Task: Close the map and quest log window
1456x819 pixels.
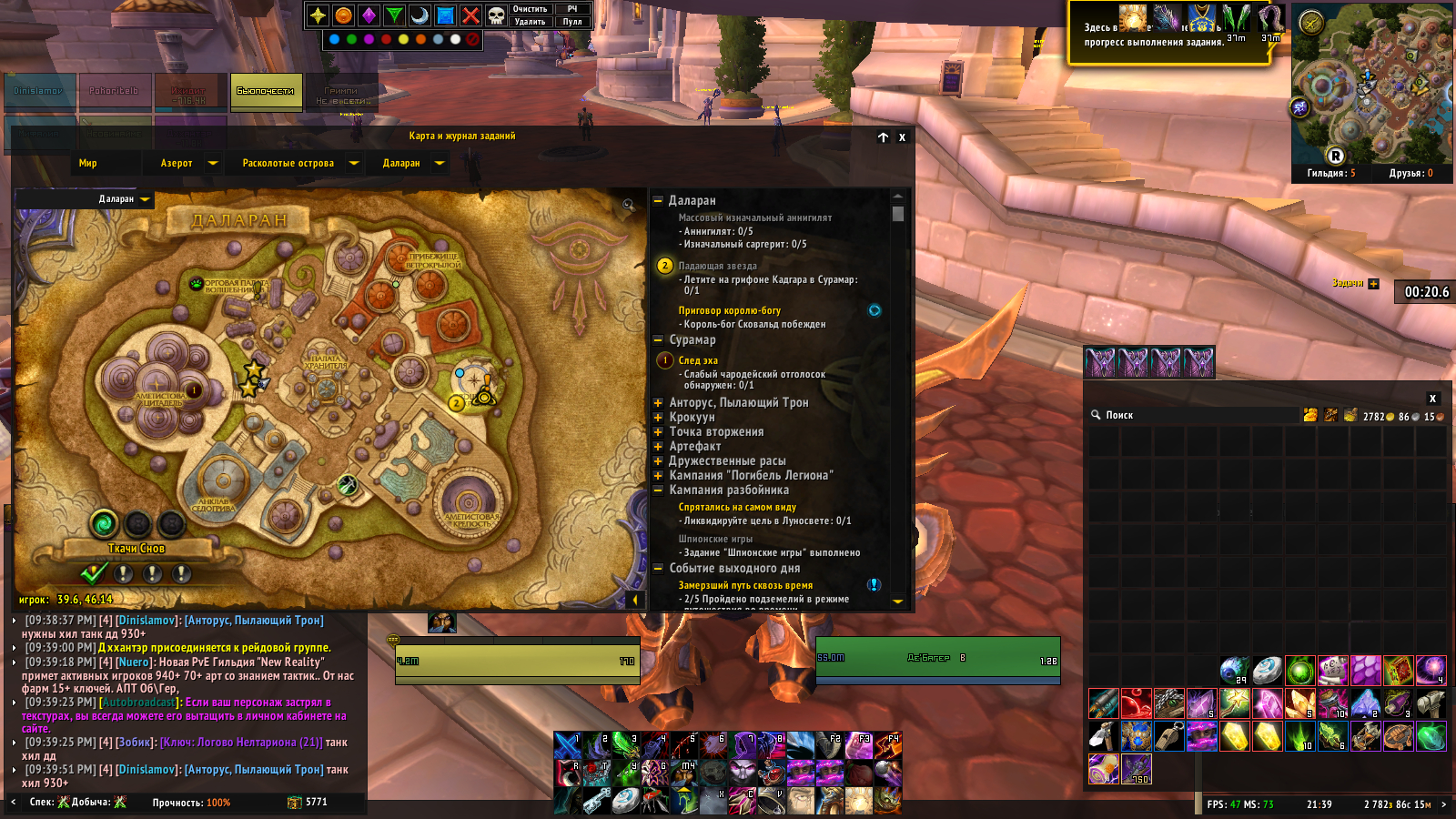Action: point(902,137)
